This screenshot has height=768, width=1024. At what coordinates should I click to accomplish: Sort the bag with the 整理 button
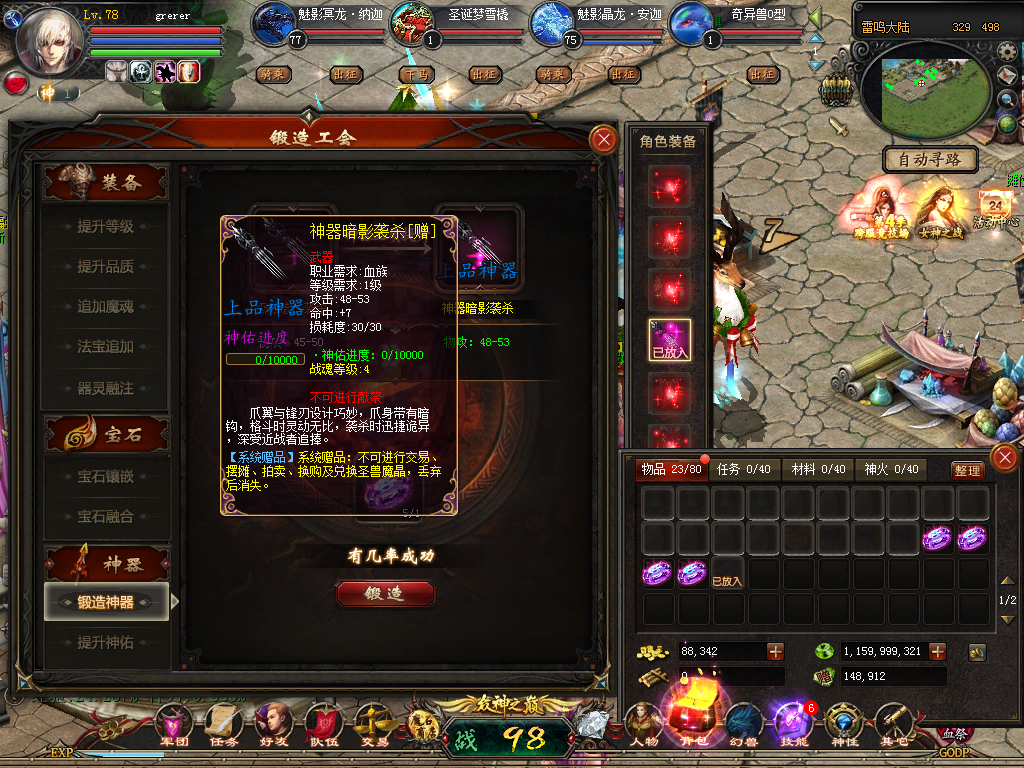click(x=967, y=470)
